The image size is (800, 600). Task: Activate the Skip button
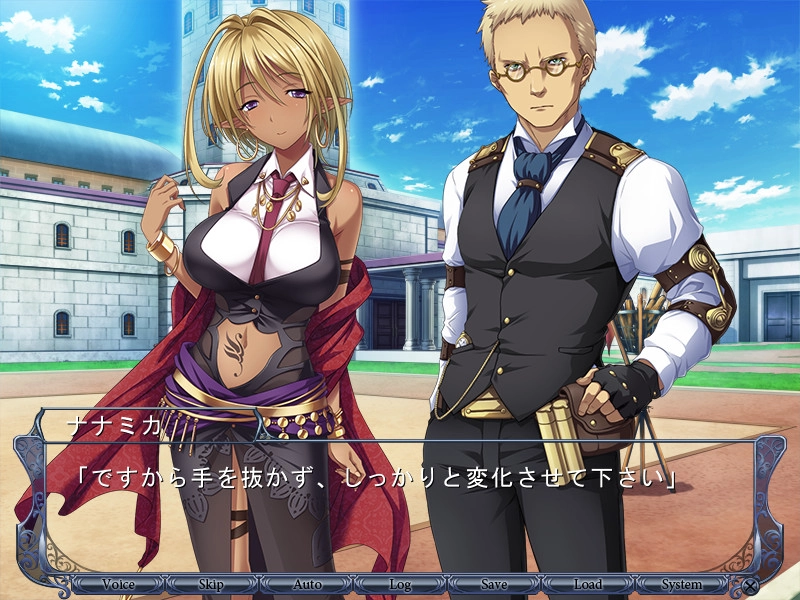tap(211, 584)
